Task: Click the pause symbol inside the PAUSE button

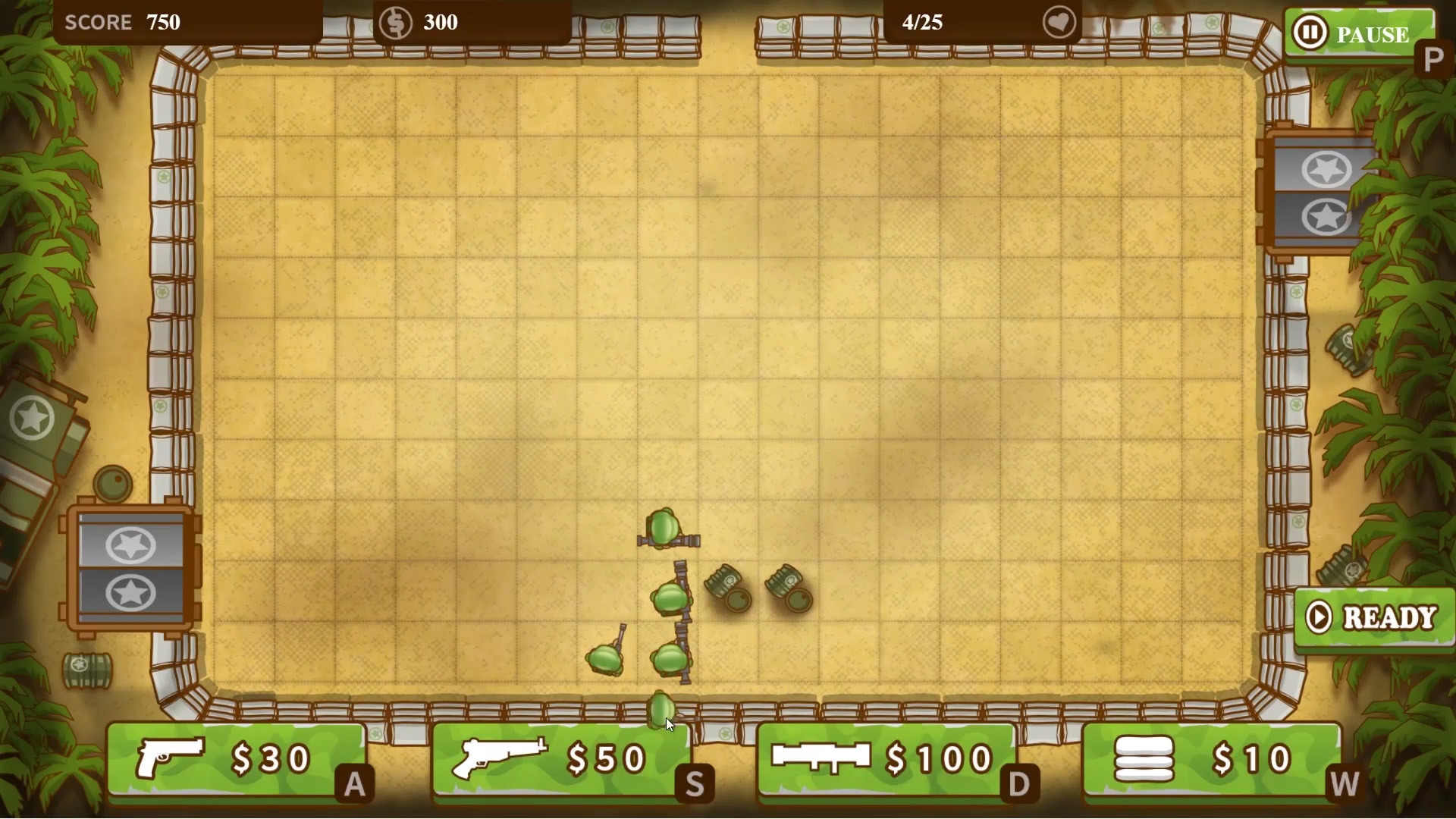Action: point(1310,33)
